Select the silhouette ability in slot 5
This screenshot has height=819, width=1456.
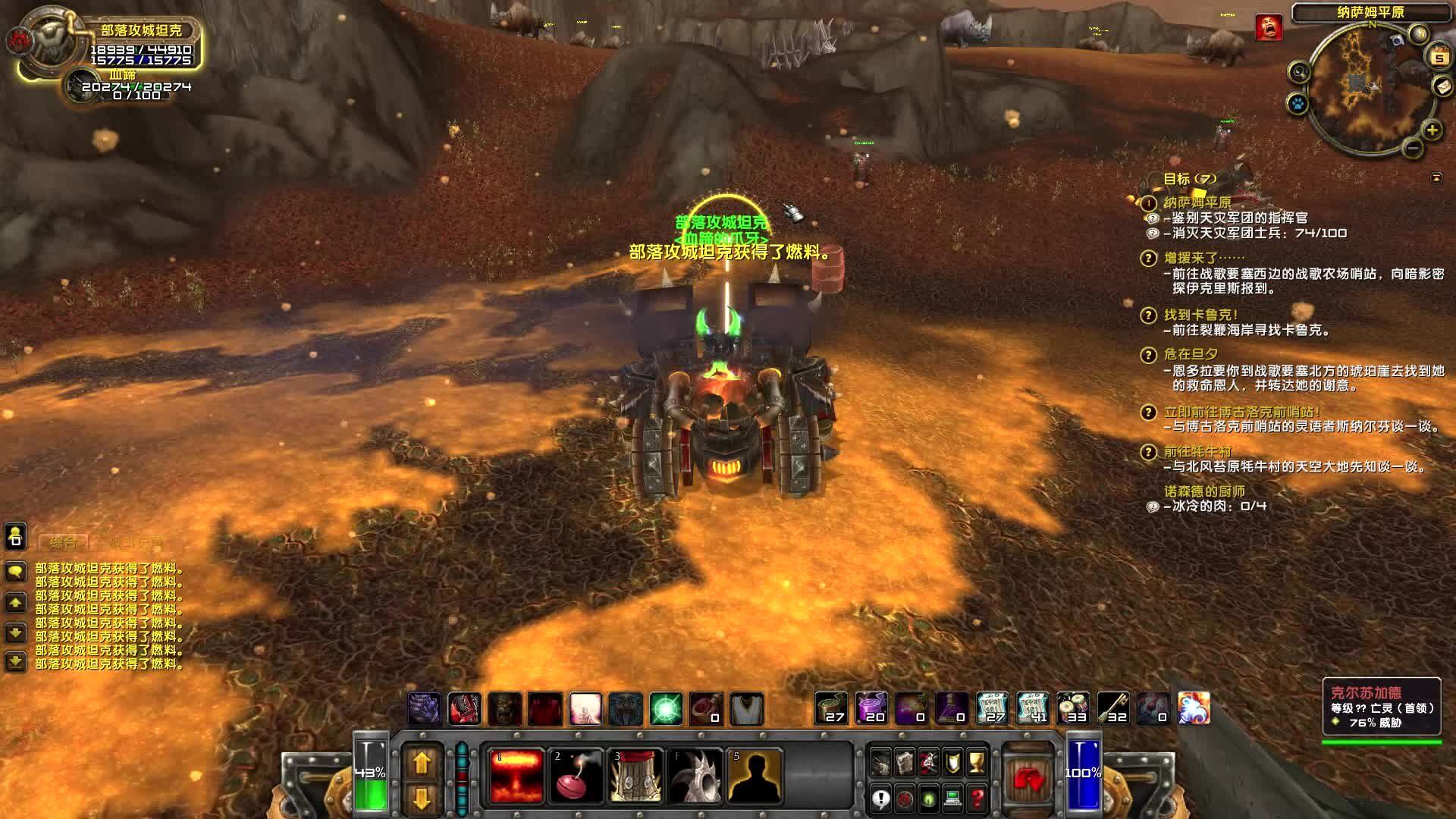755,775
